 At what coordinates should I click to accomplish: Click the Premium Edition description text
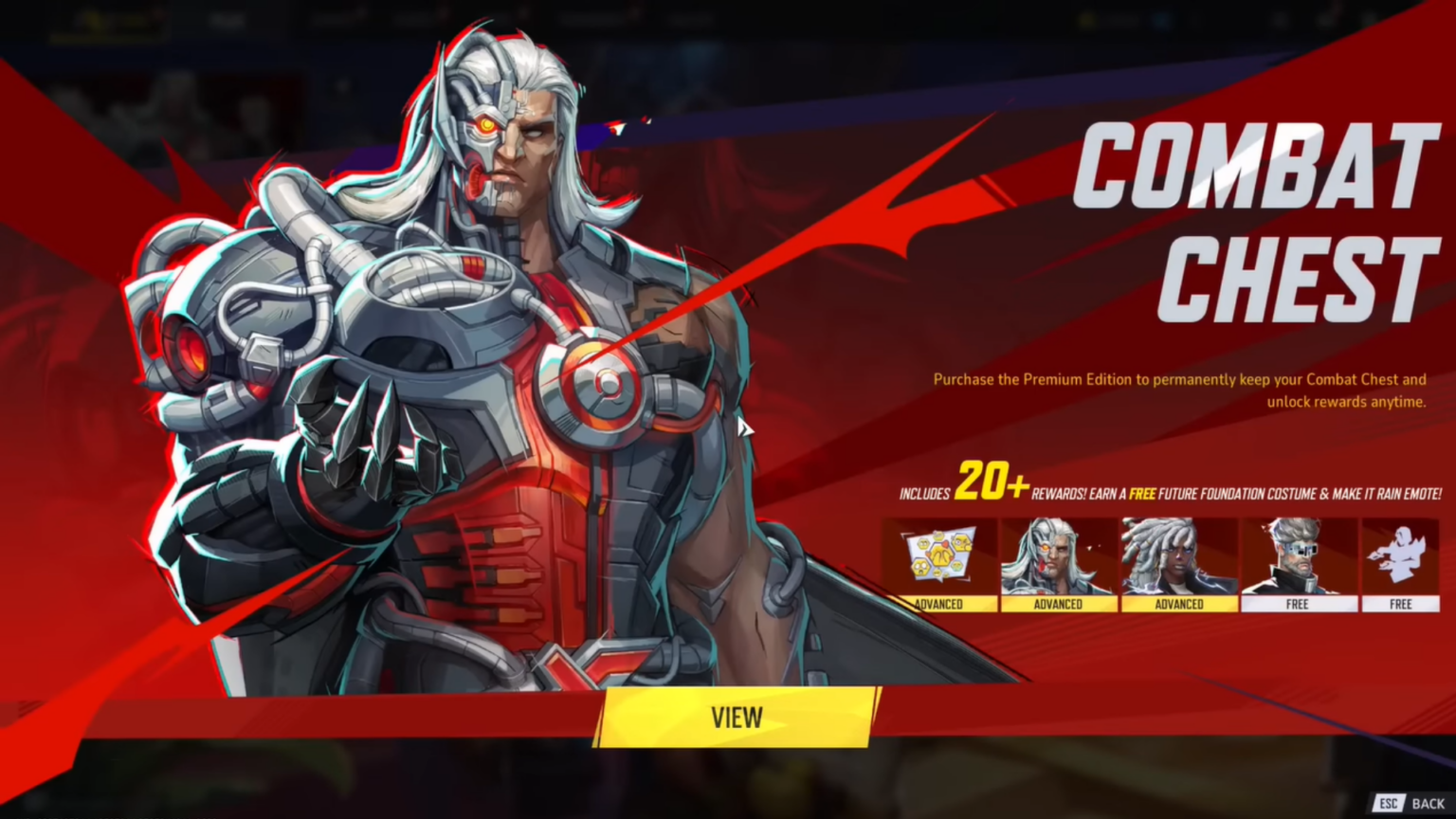click(x=1178, y=390)
